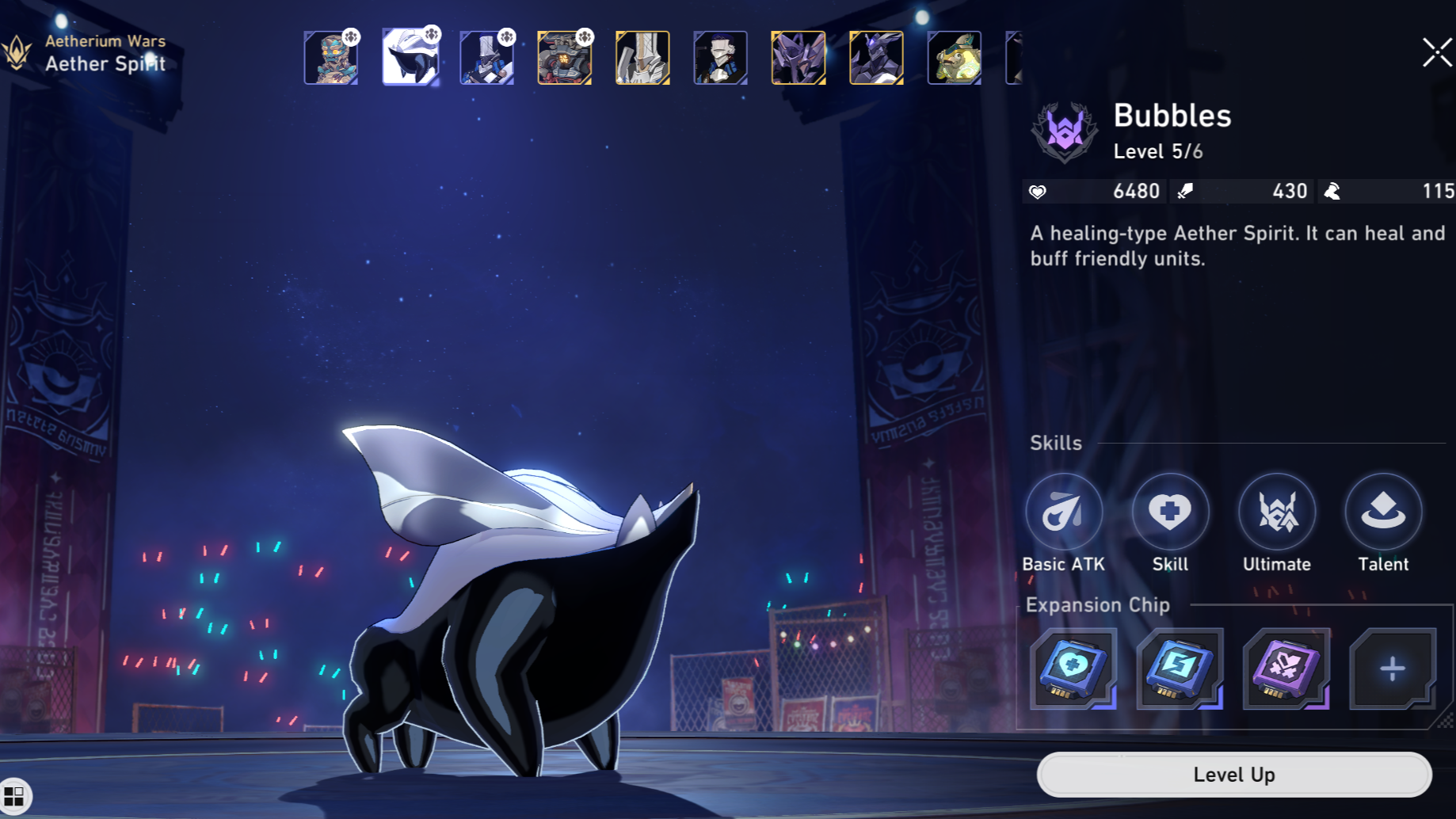This screenshot has width=1456, height=819.
Task: Select the lightning expansion chip
Action: (x=1180, y=671)
